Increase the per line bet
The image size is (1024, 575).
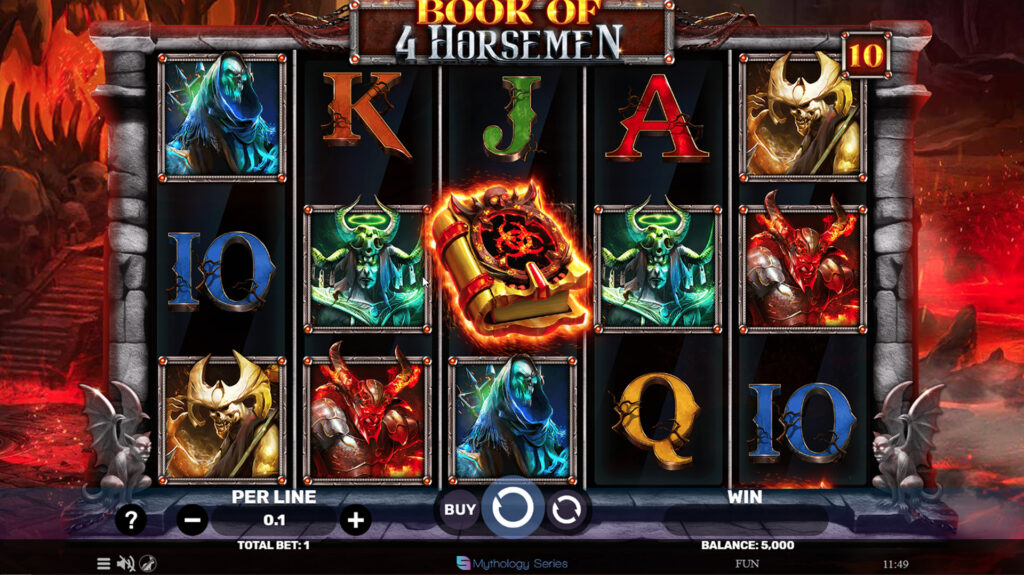pyautogui.click(x=355, y=520)
